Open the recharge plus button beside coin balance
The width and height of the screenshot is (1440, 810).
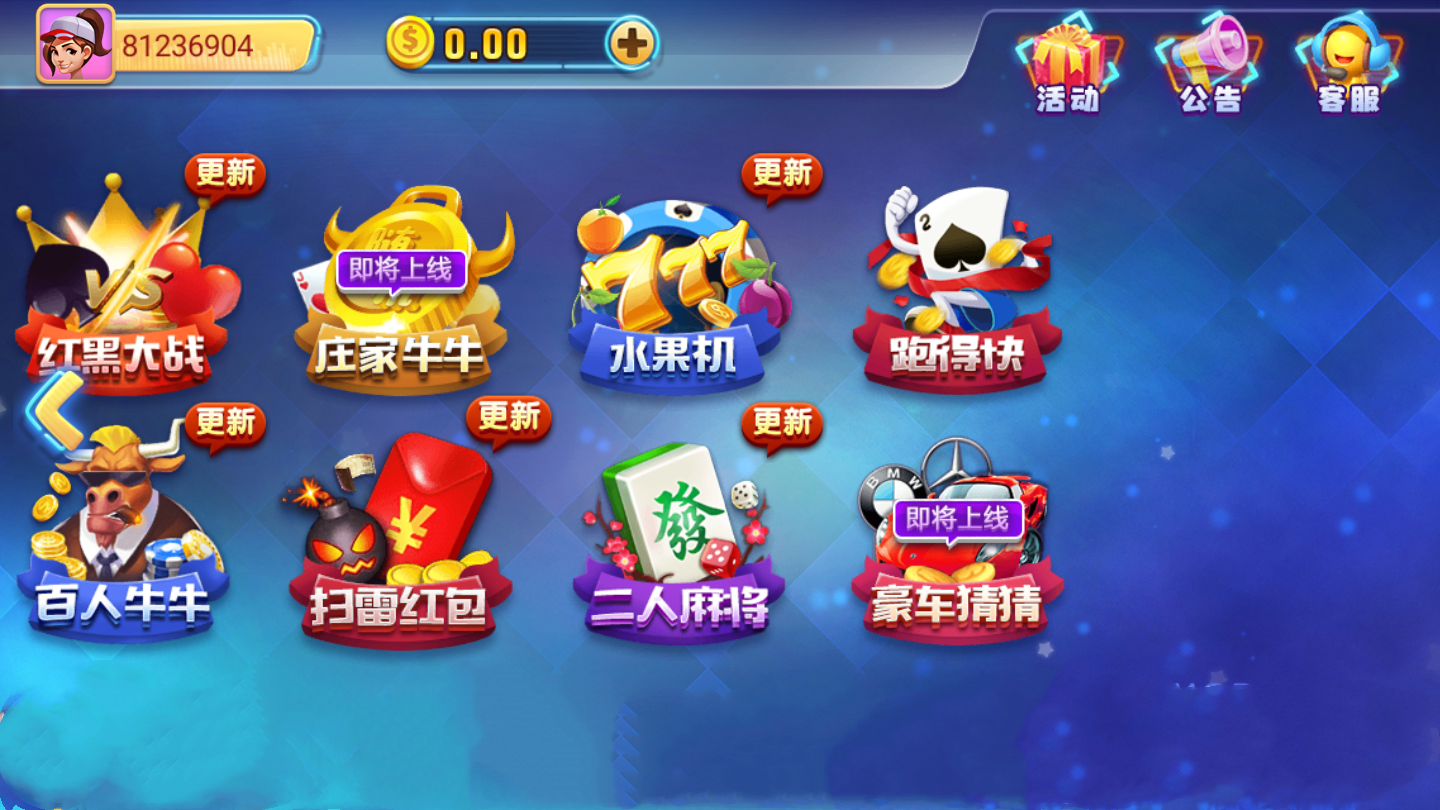click(x=633, y=44)
